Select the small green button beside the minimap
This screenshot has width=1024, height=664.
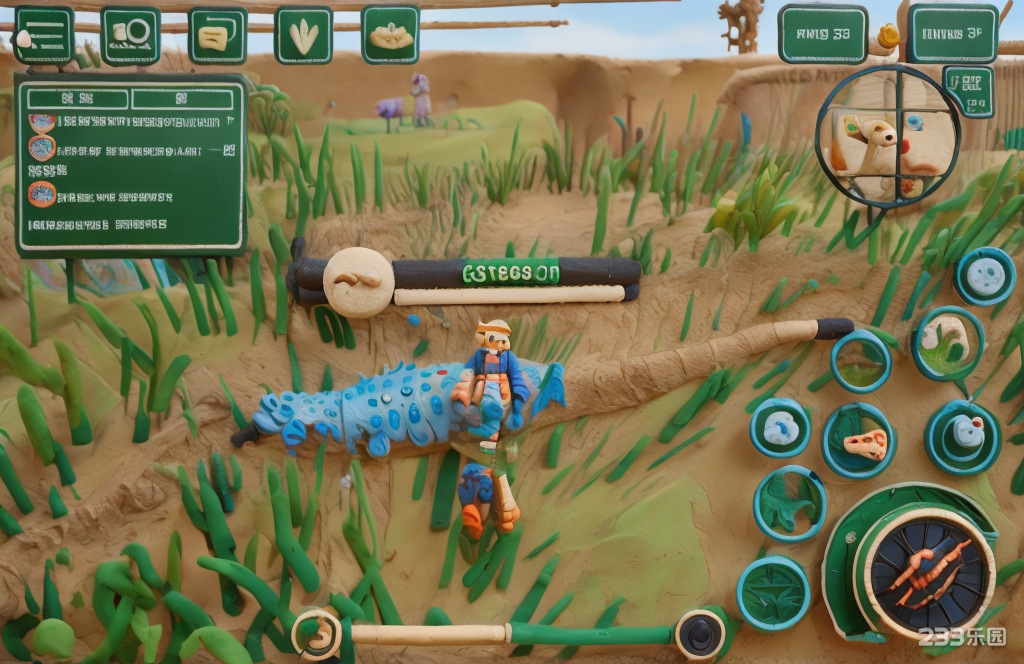click(x=968, y=91)
